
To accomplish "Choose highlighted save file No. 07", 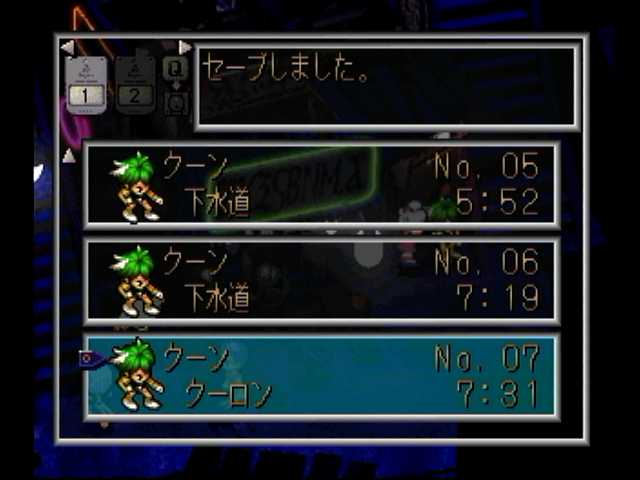I will [x=321, y=376].
